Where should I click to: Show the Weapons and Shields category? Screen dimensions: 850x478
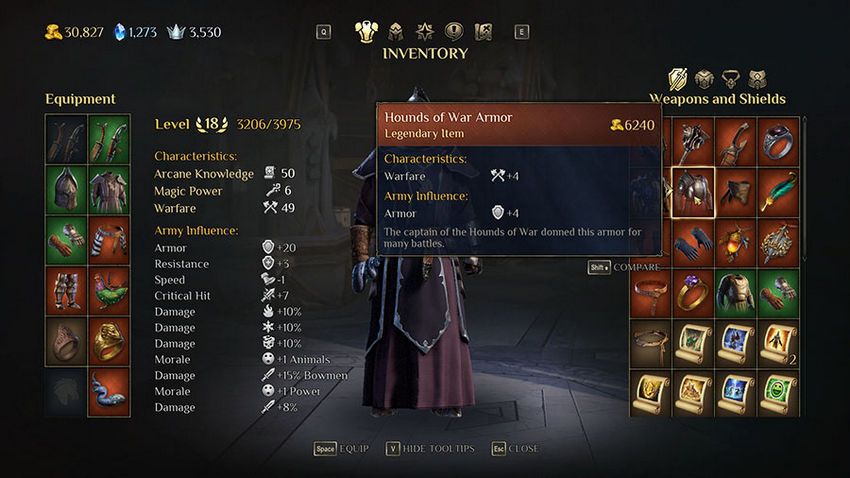click(679, 78)
